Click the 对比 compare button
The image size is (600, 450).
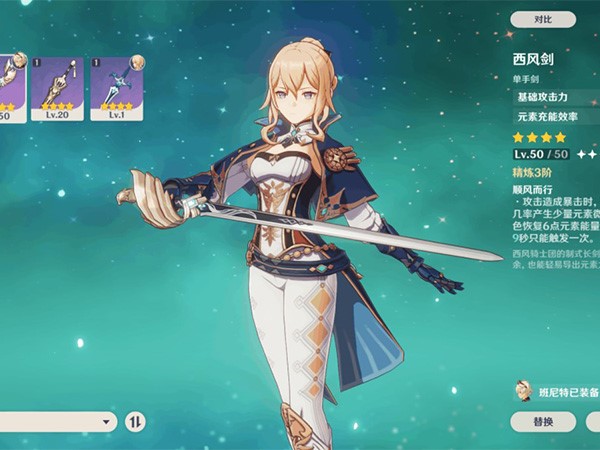click(542, 19)
